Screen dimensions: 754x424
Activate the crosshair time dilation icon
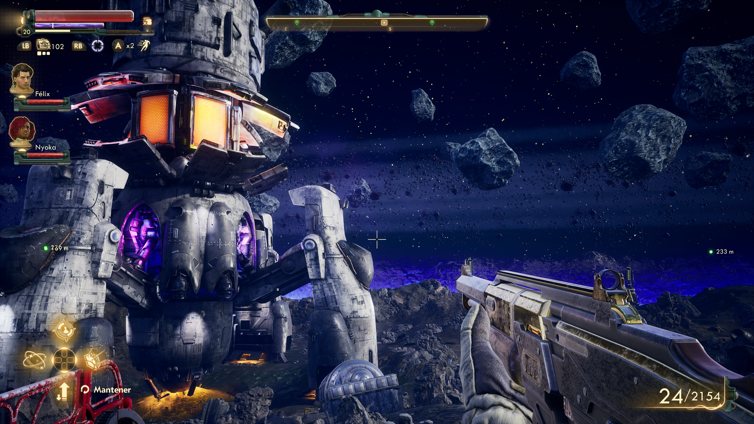point(97,45)
